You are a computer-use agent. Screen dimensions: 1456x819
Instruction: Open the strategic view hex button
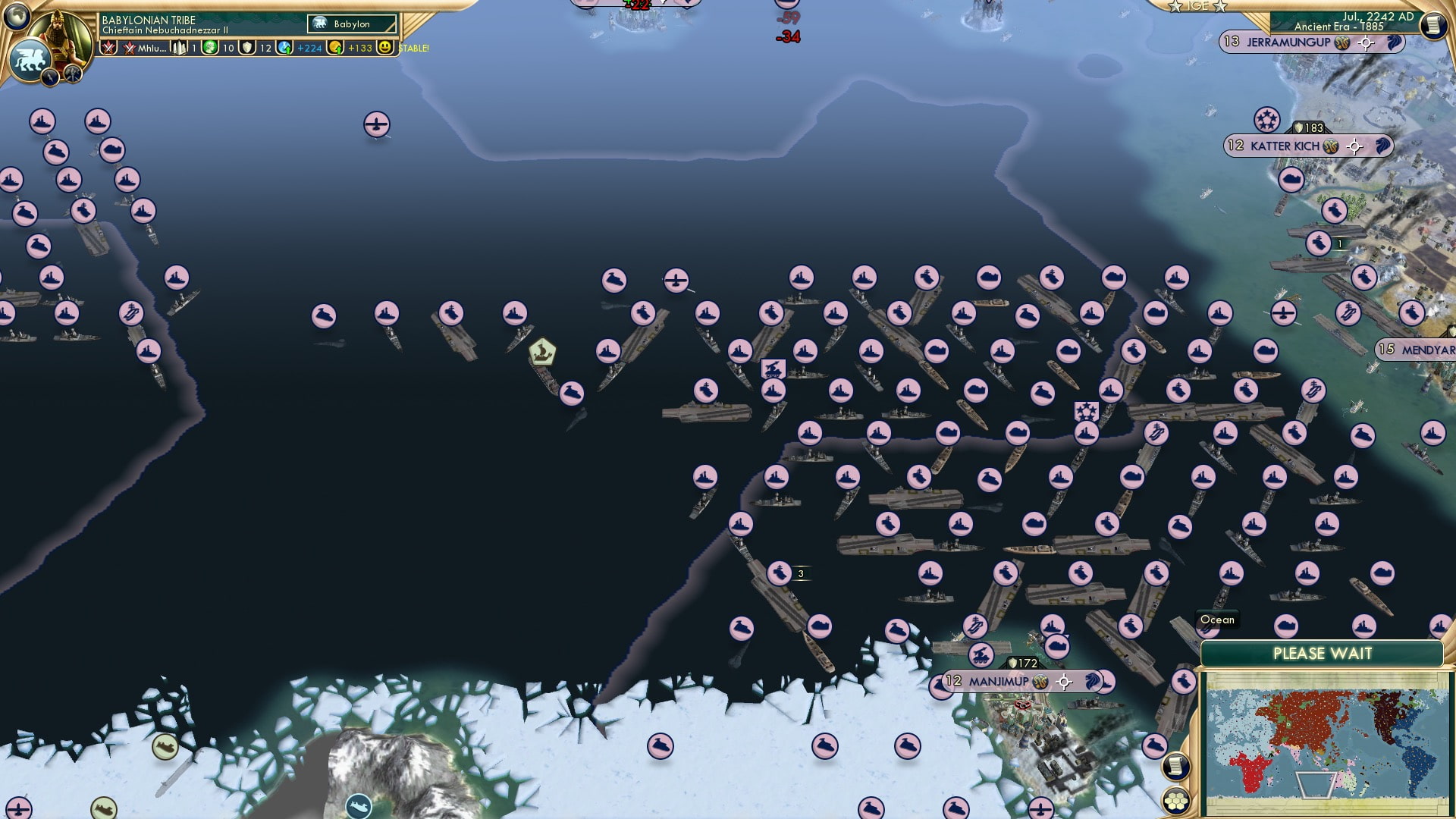pyautogui.click(x=1175, y=800)
